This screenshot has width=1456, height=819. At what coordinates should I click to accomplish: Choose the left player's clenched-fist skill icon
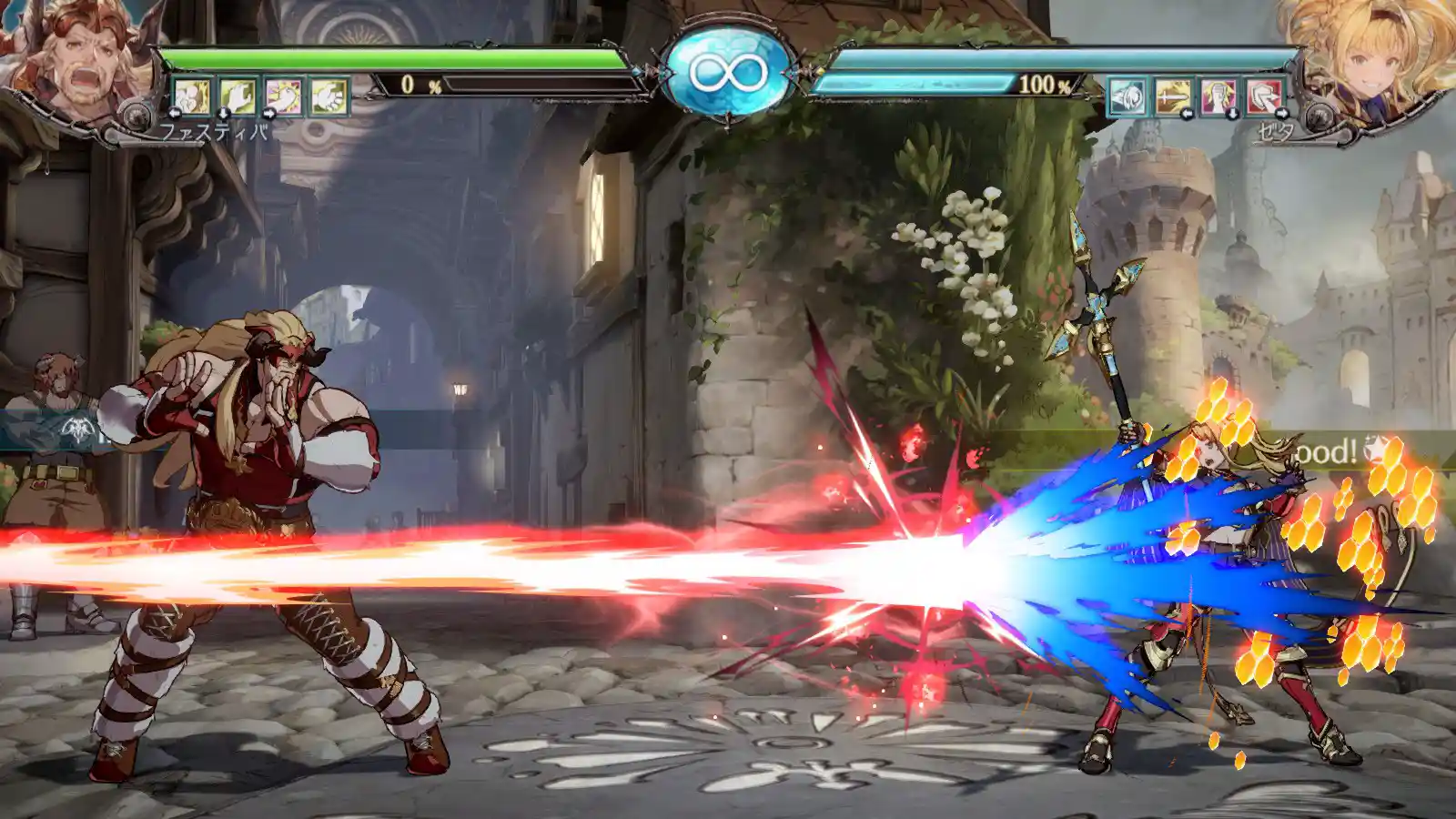(329, 96)
